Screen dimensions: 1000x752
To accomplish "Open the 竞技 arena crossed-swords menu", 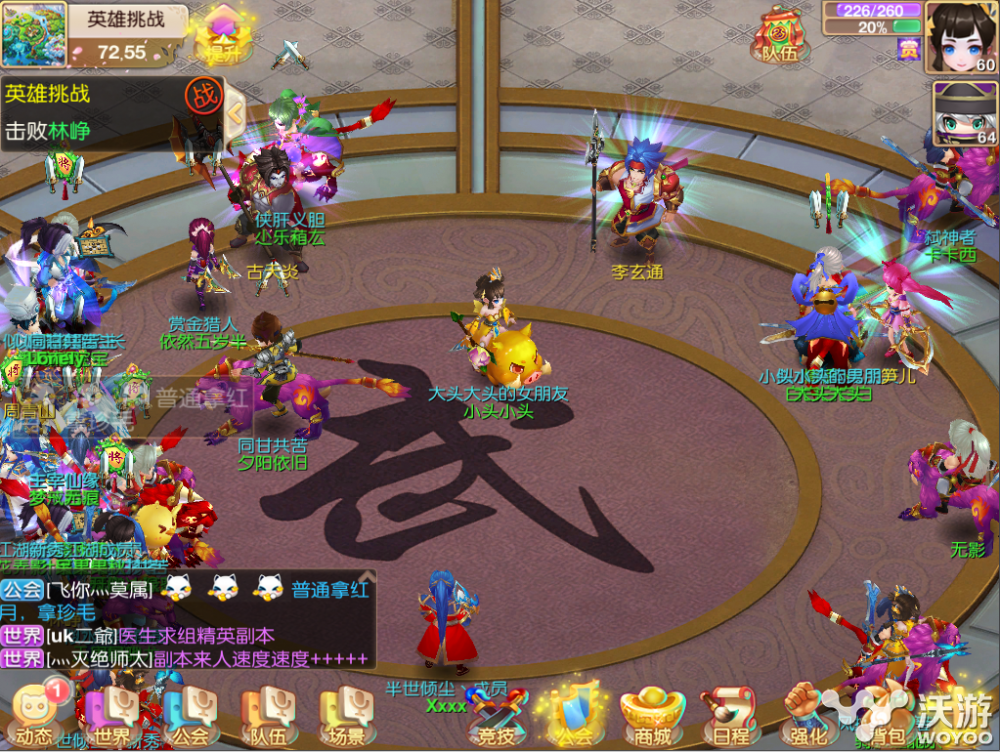I will pos(497,714).
